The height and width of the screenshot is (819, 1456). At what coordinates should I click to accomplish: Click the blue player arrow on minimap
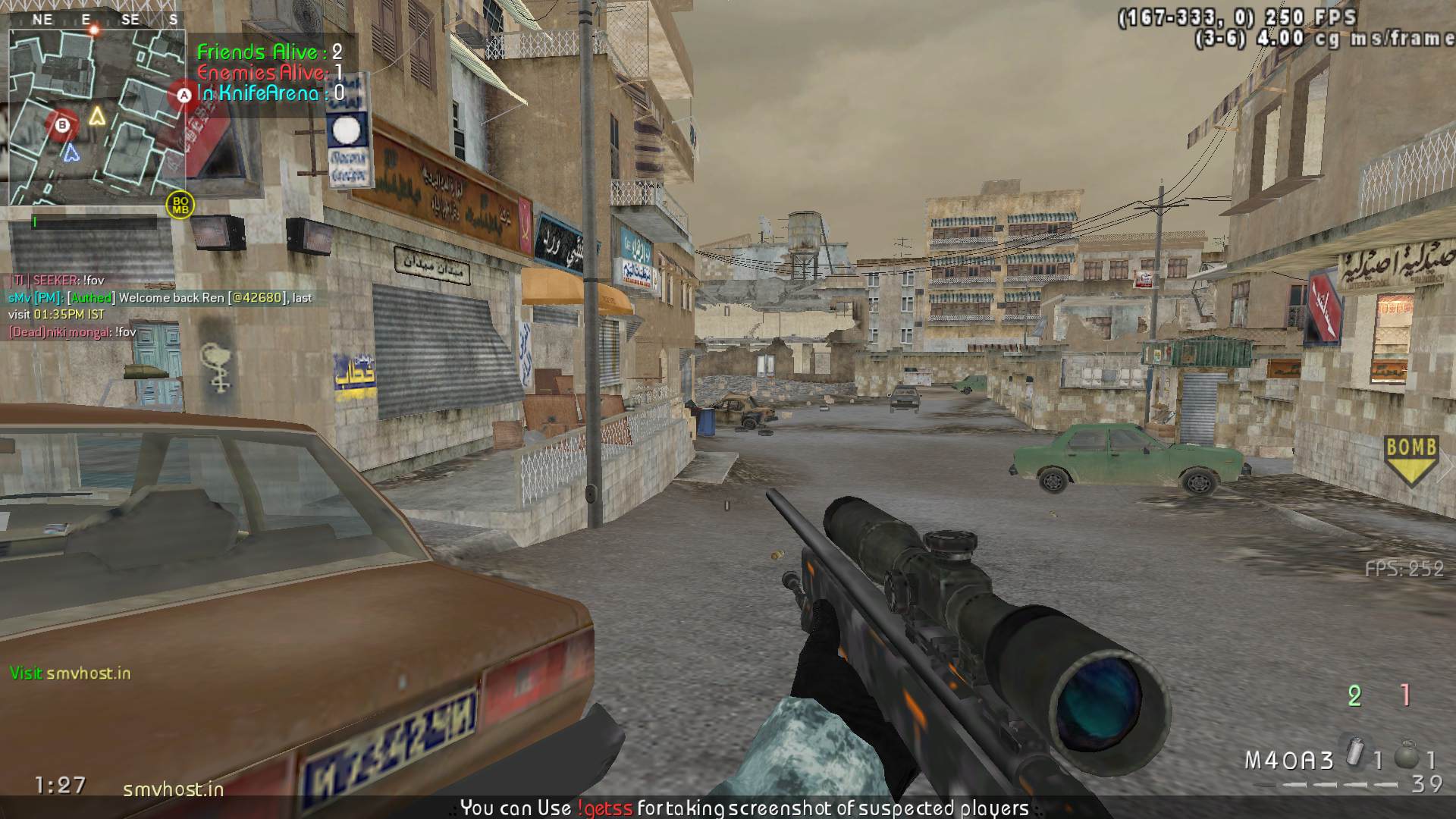(71, 152)
